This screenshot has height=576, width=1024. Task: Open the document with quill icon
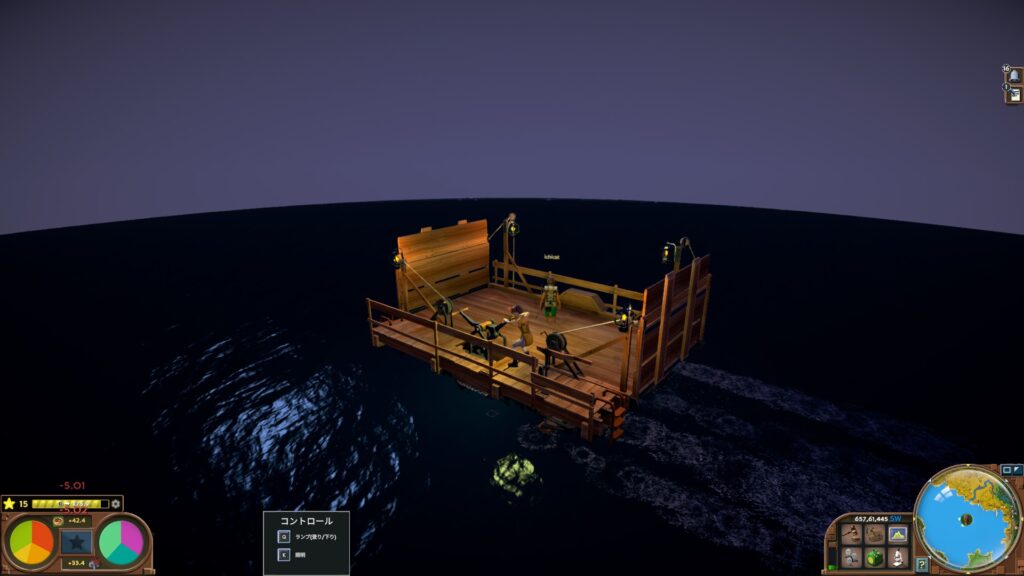pyautogui.click(x=1014, y=94)
